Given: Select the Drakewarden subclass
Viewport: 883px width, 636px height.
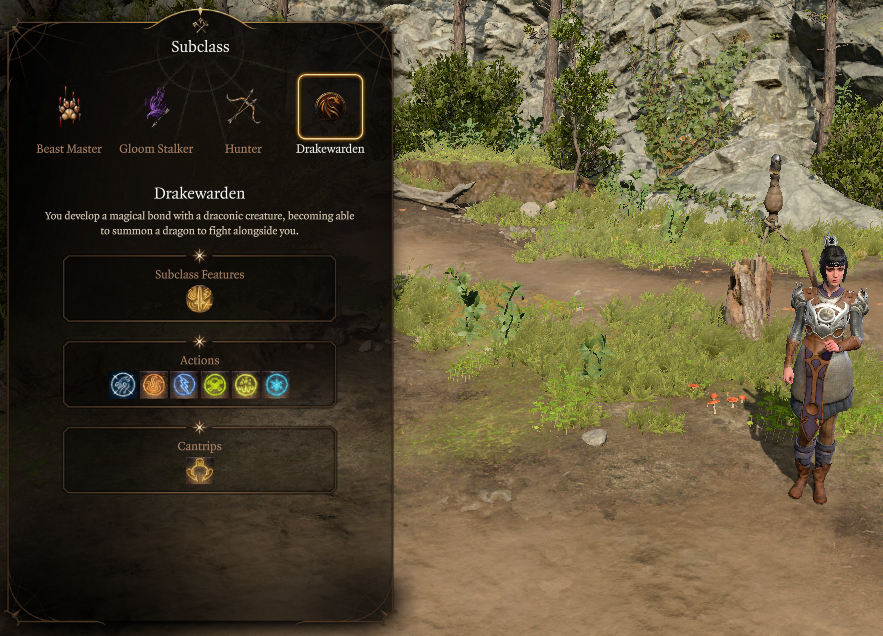Looking at the screenshot, I should (x=330, y=108).
